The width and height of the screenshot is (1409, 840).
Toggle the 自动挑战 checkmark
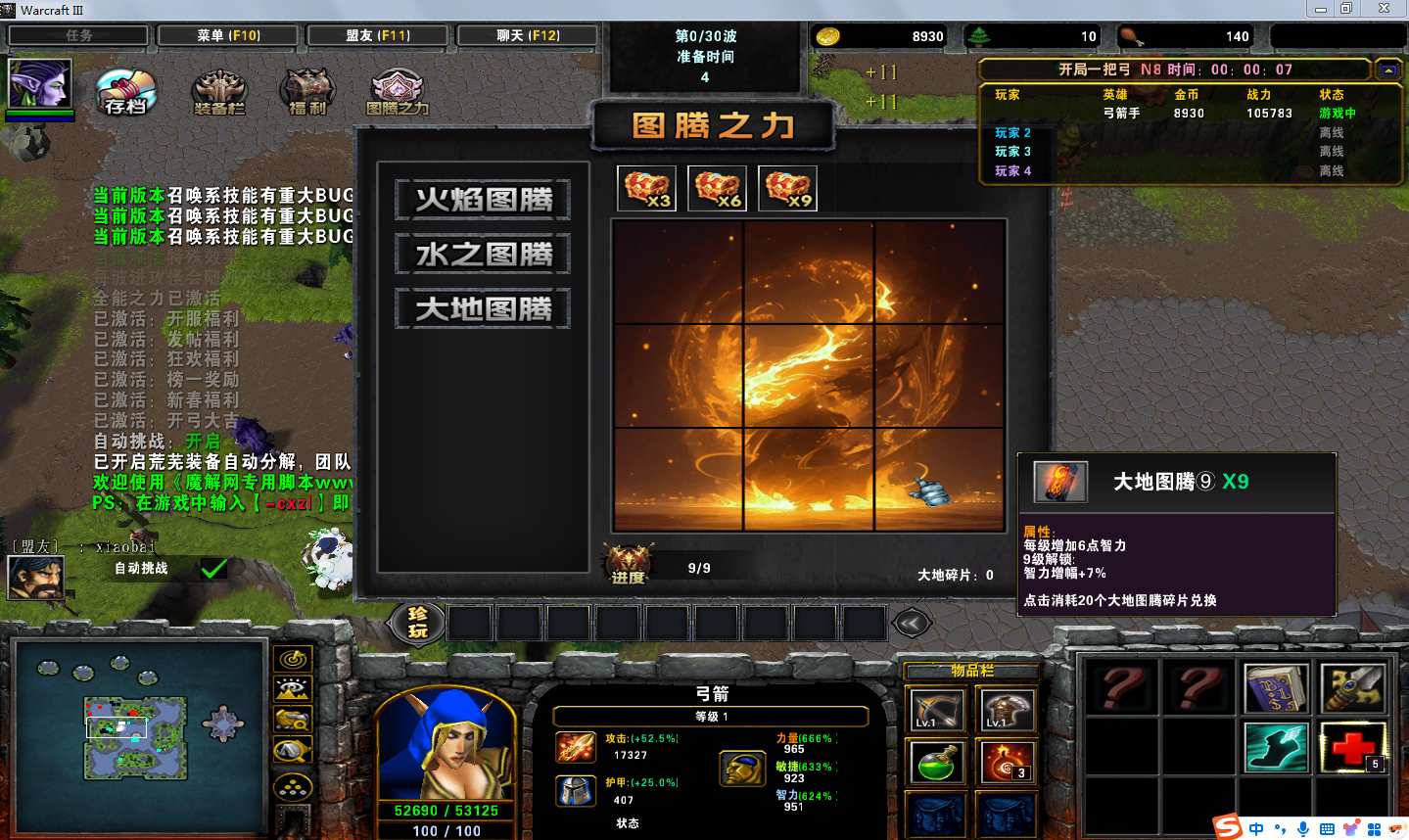click(x=213, y=568)
